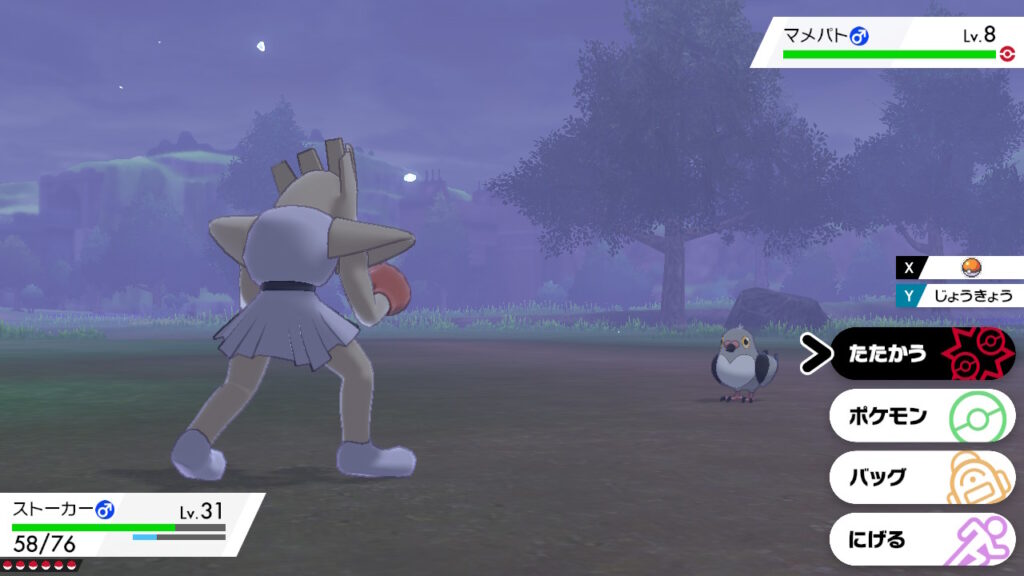The width and height of the screenshot is (1024, 576).
Task: Open the バッグ bag menu
Action: pyautogui.click(x=921, y=477)
